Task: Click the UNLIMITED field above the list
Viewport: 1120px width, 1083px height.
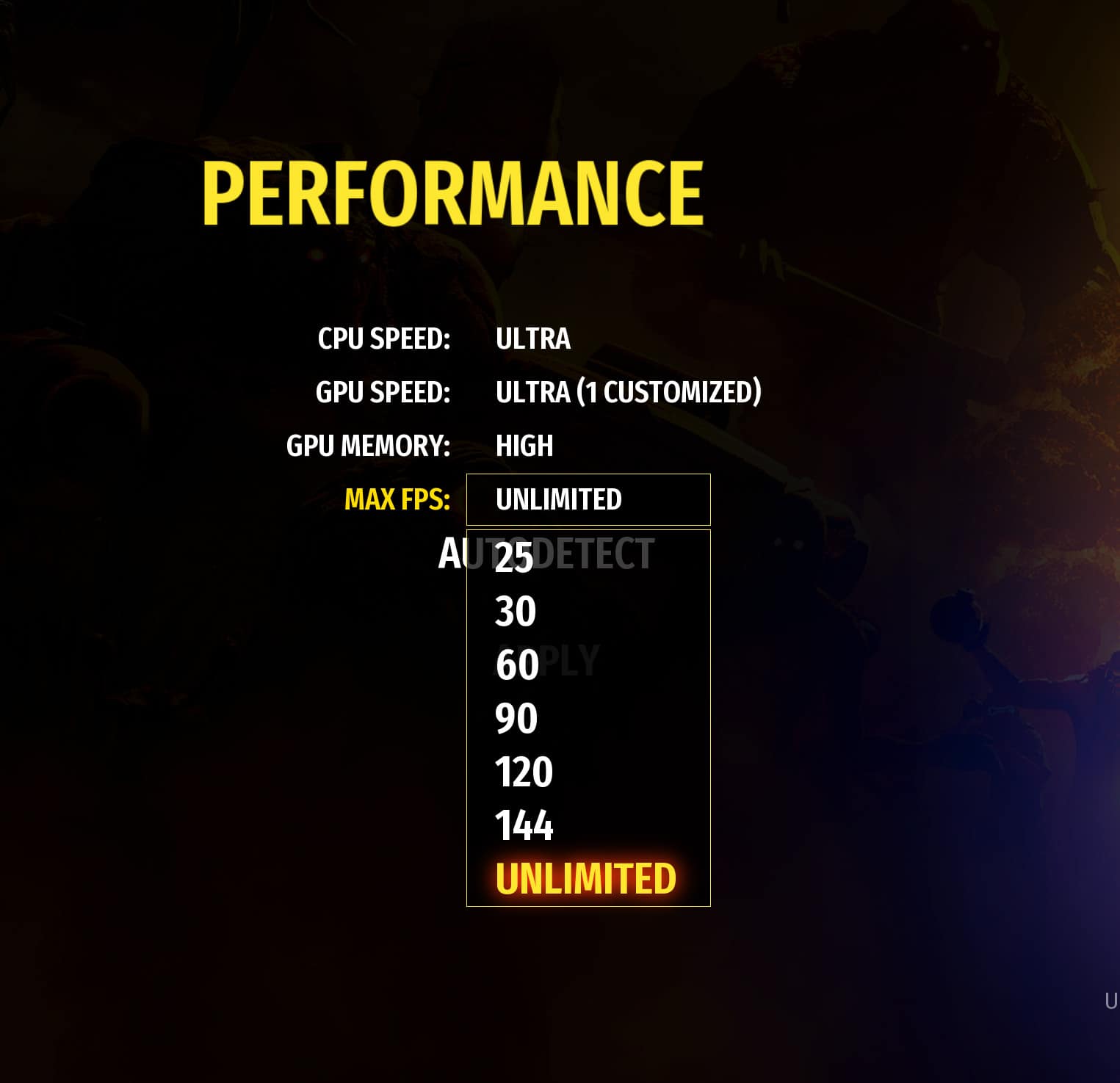Action: 588,499
